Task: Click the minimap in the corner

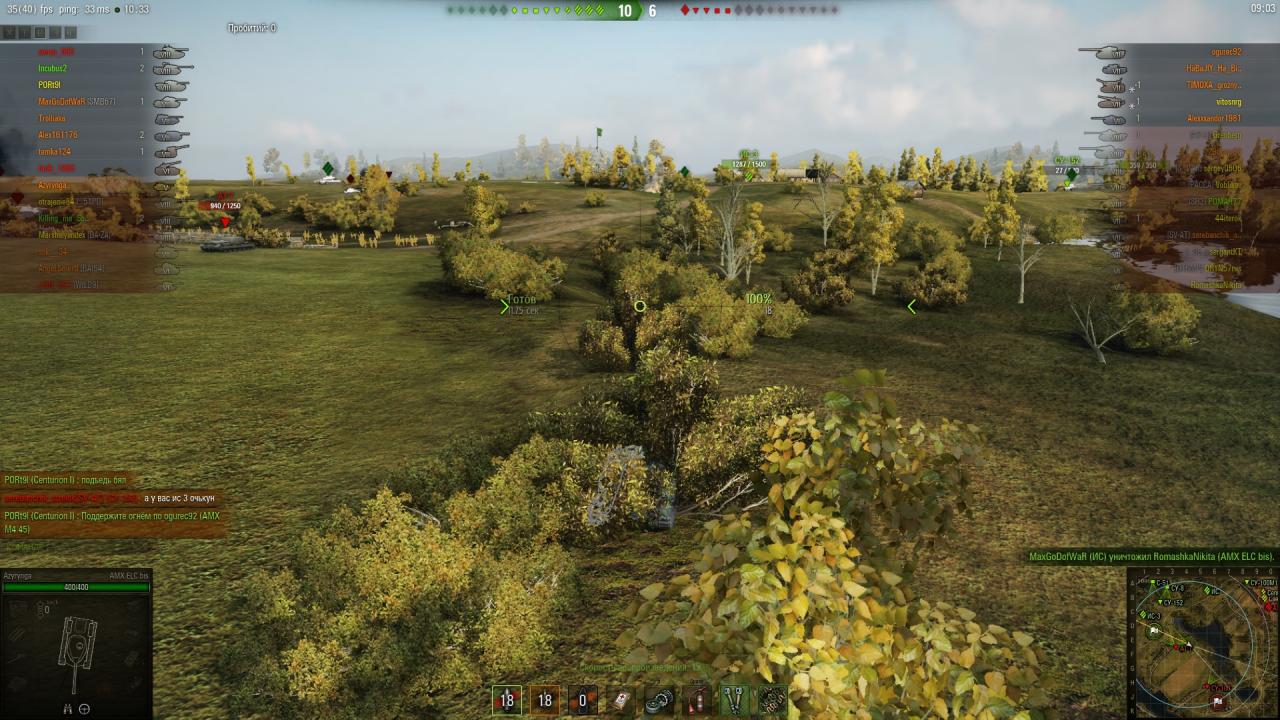Action: (x=1203, y=643)
